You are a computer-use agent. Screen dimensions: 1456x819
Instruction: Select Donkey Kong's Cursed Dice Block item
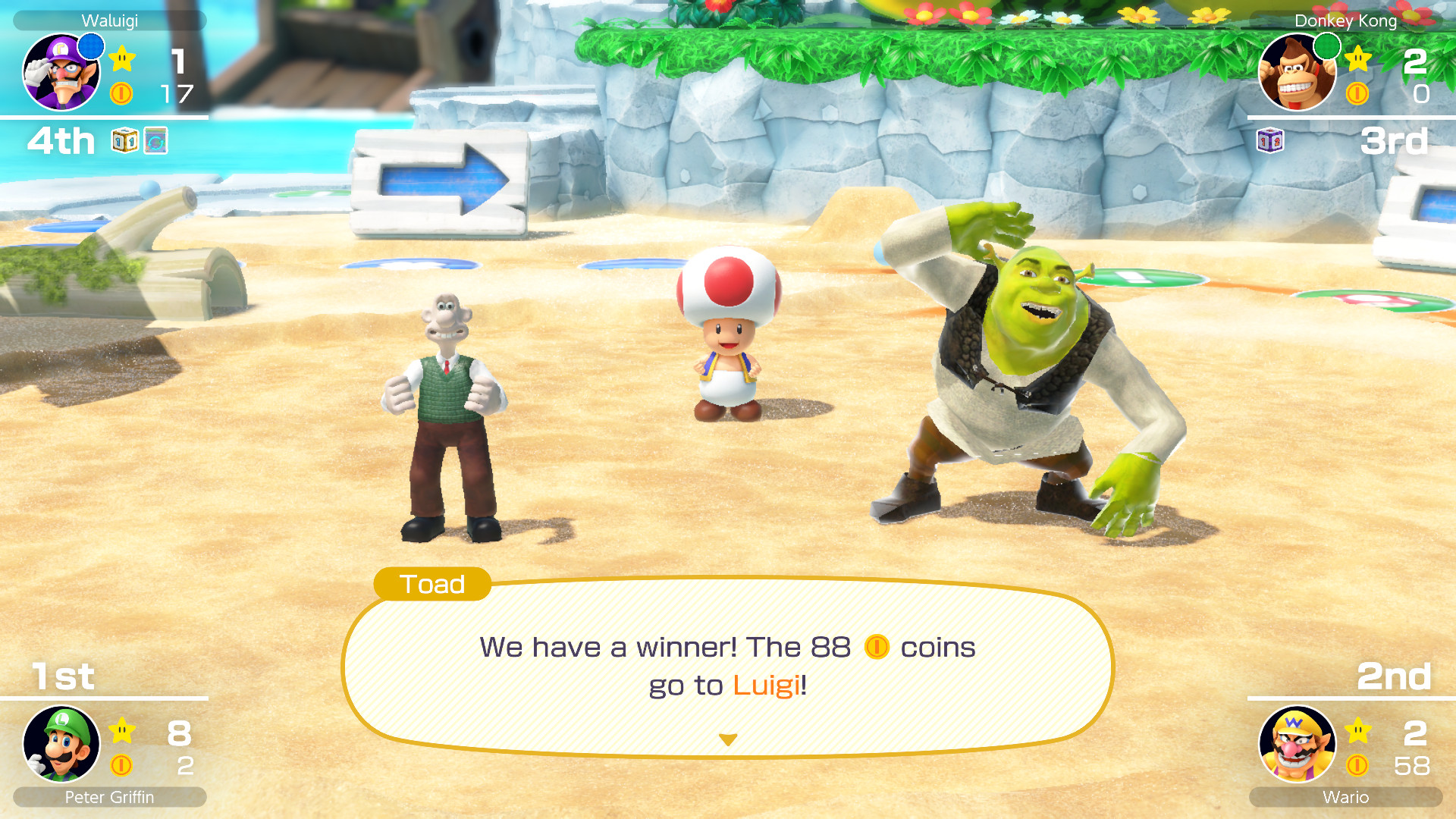(1270, 140)
